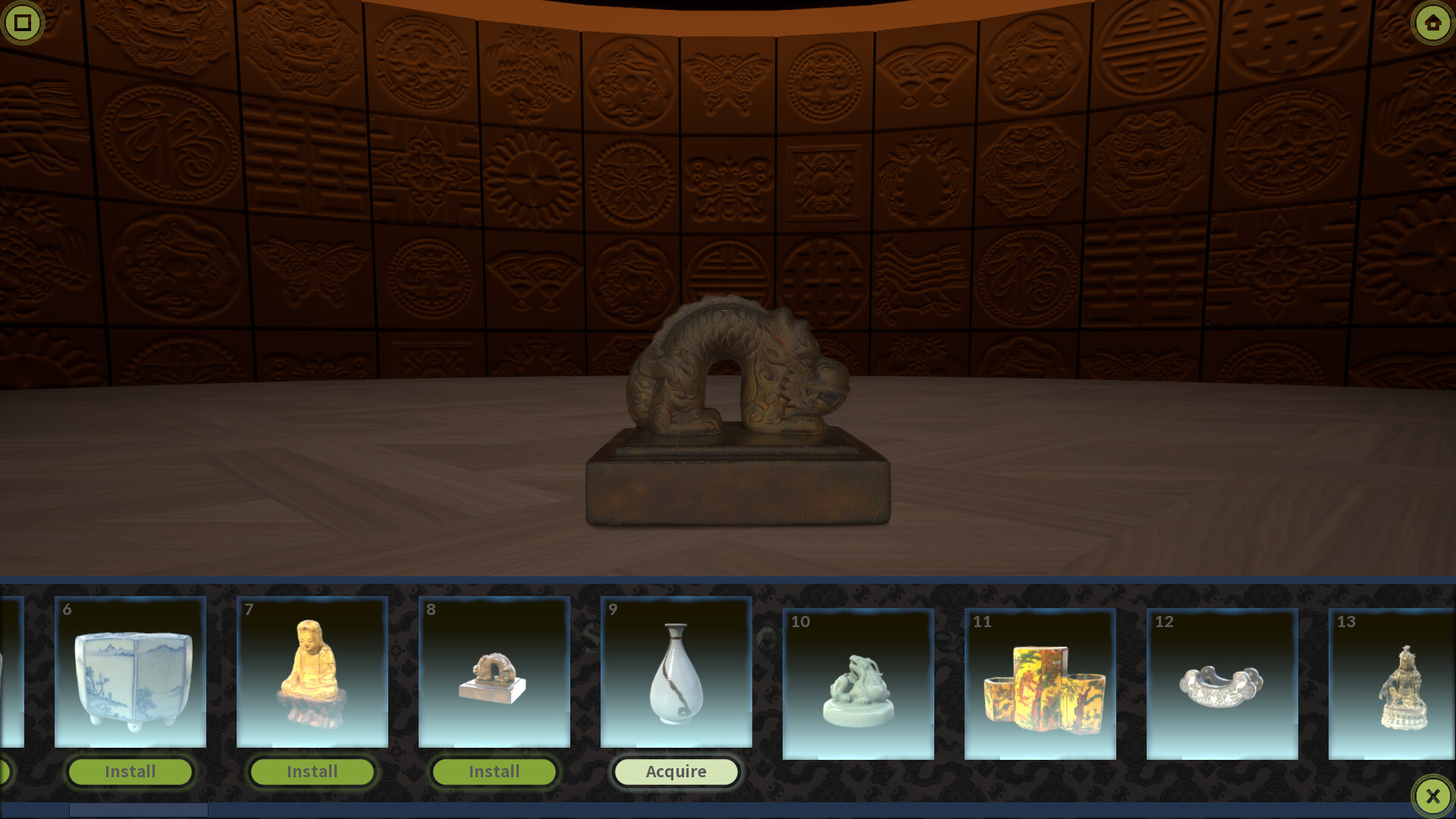This screenshot has height=819, width=1456.
Task: Close the artifact carousel with the X icon
Action: [1432, 795]
